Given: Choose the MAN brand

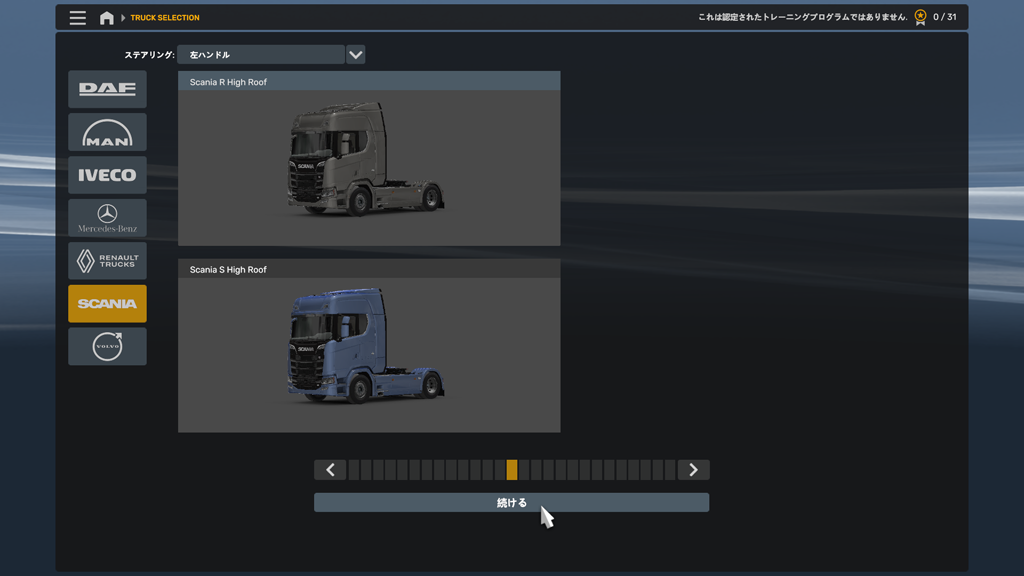Looking at the screenshot, I should coord(107,132).
